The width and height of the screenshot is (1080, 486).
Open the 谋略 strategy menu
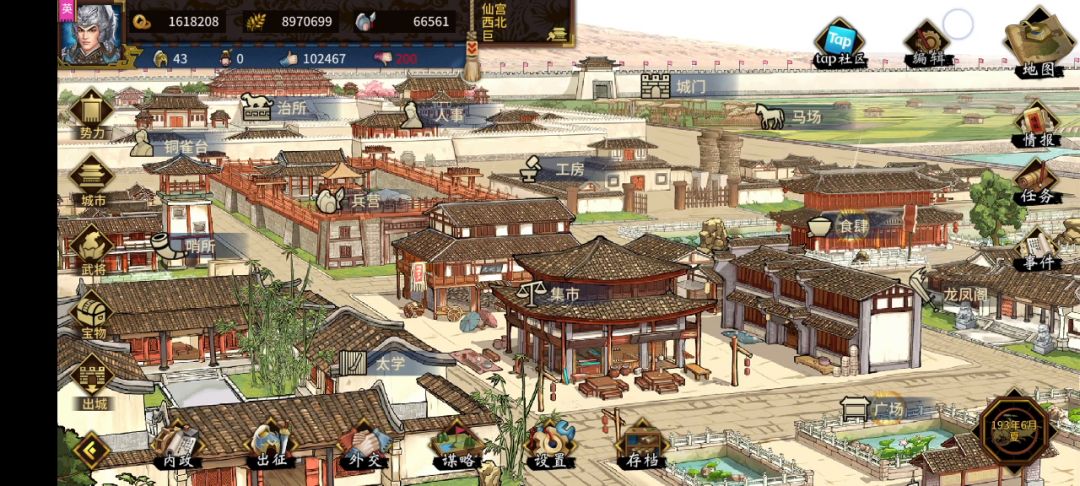tap(457, 446)
